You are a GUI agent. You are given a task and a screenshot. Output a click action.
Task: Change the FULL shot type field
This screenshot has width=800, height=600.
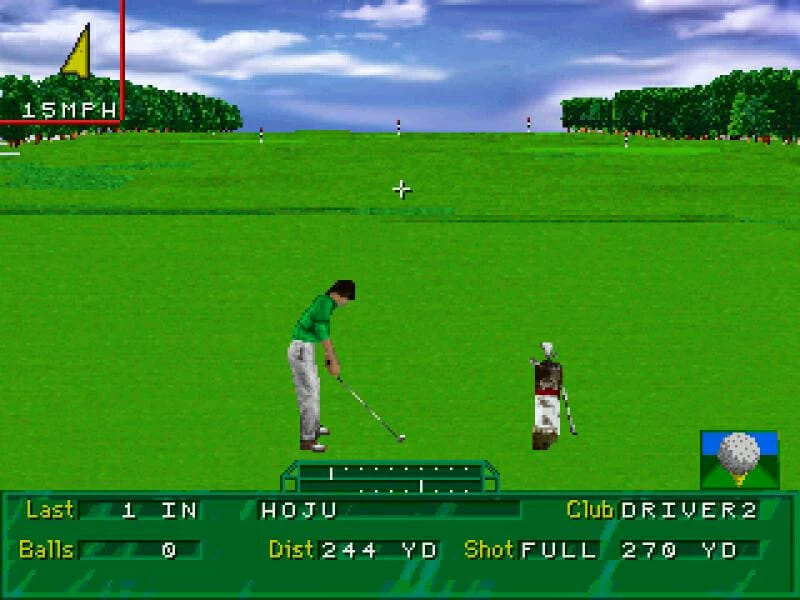tap(559, 550)
